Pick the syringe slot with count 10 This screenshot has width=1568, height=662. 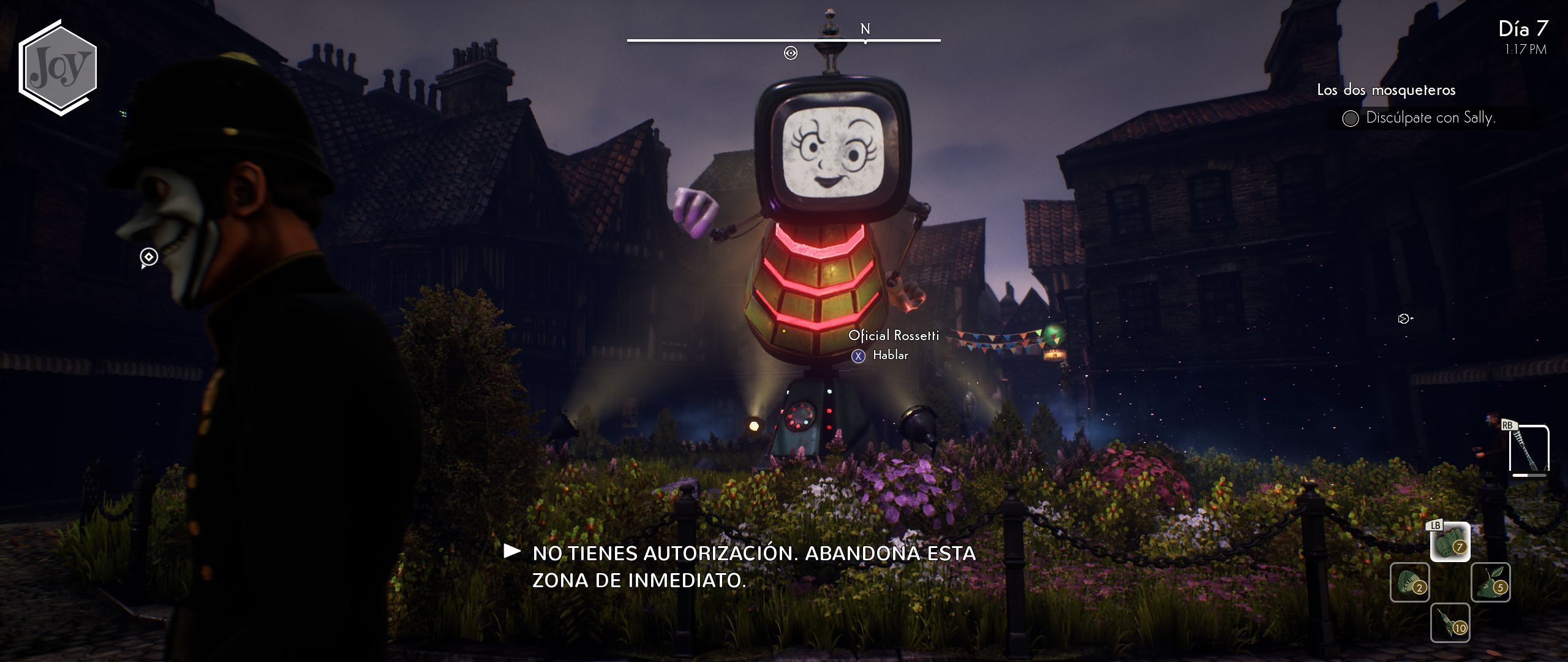[x=1450, y=623]
